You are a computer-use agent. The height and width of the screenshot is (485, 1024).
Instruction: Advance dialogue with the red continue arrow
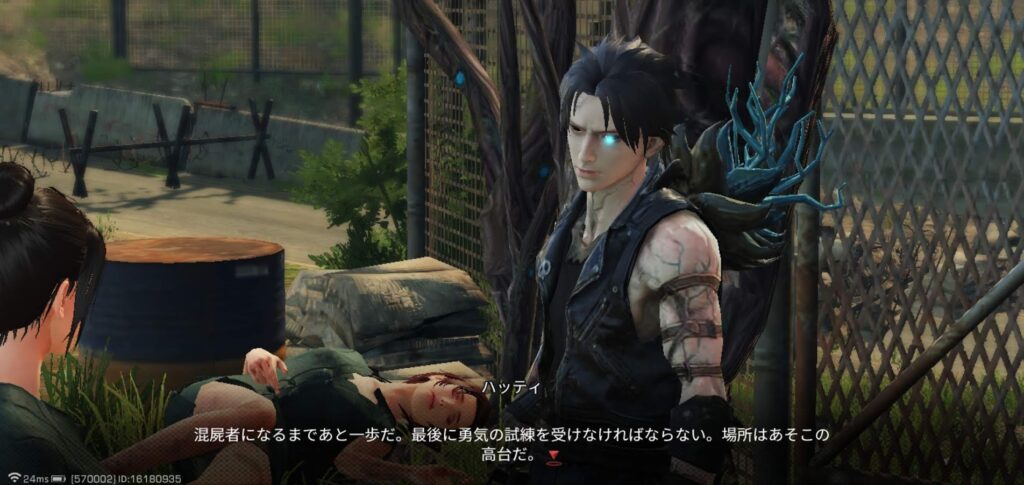[x=553, y=458]
